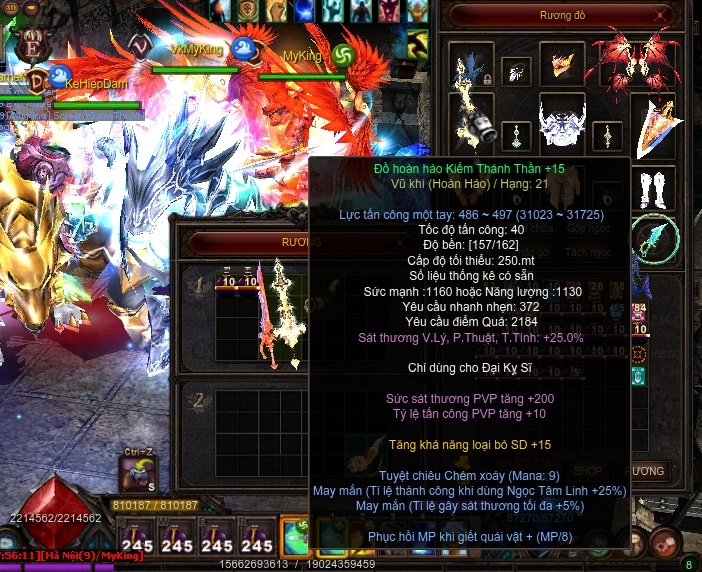Select the teal dagger in circular slot
This screenshot has height=572, width=702.
(x=655, y=240)
